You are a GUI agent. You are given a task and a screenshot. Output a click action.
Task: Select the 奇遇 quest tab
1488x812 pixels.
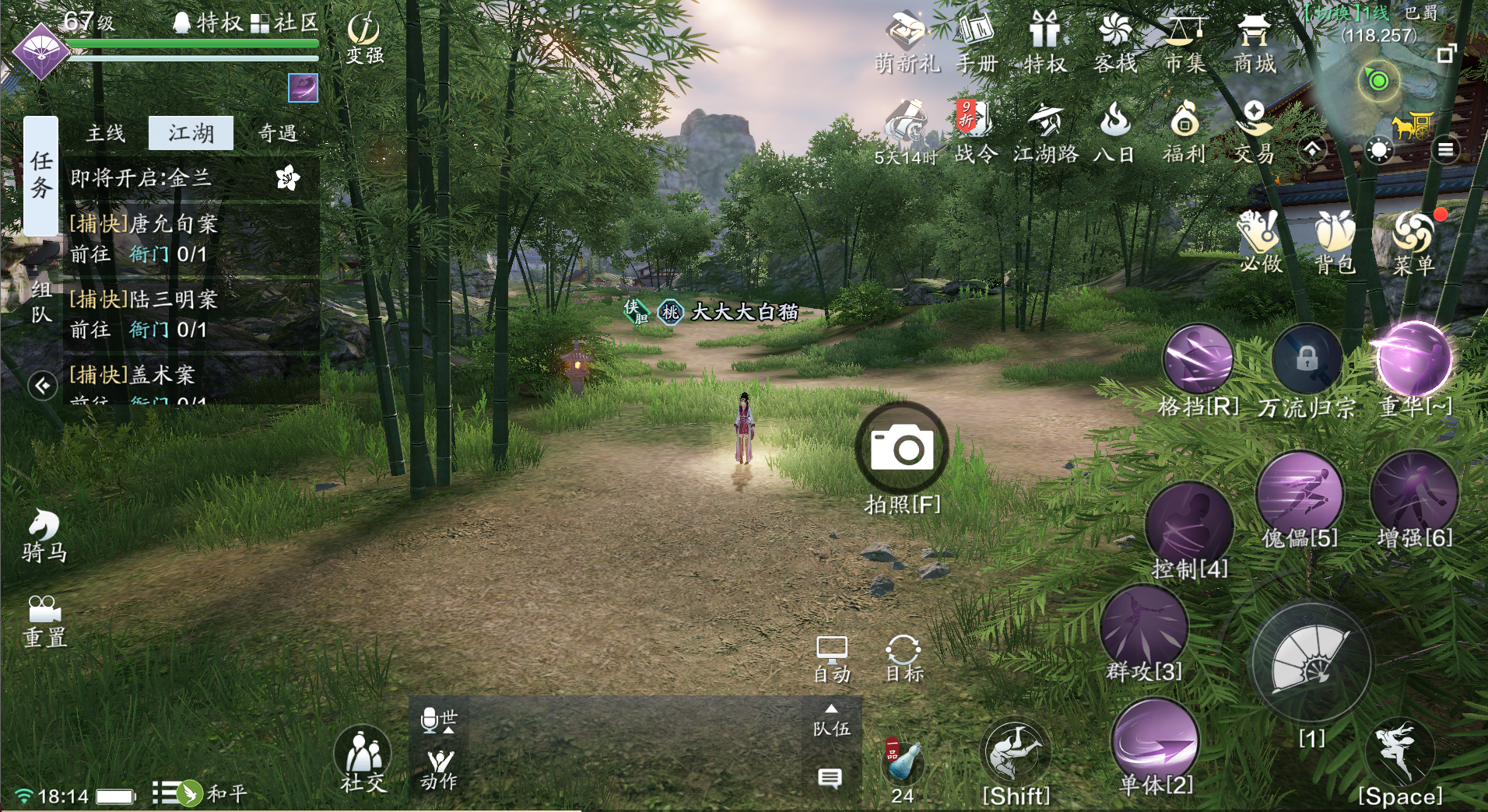tap(278, 134)
